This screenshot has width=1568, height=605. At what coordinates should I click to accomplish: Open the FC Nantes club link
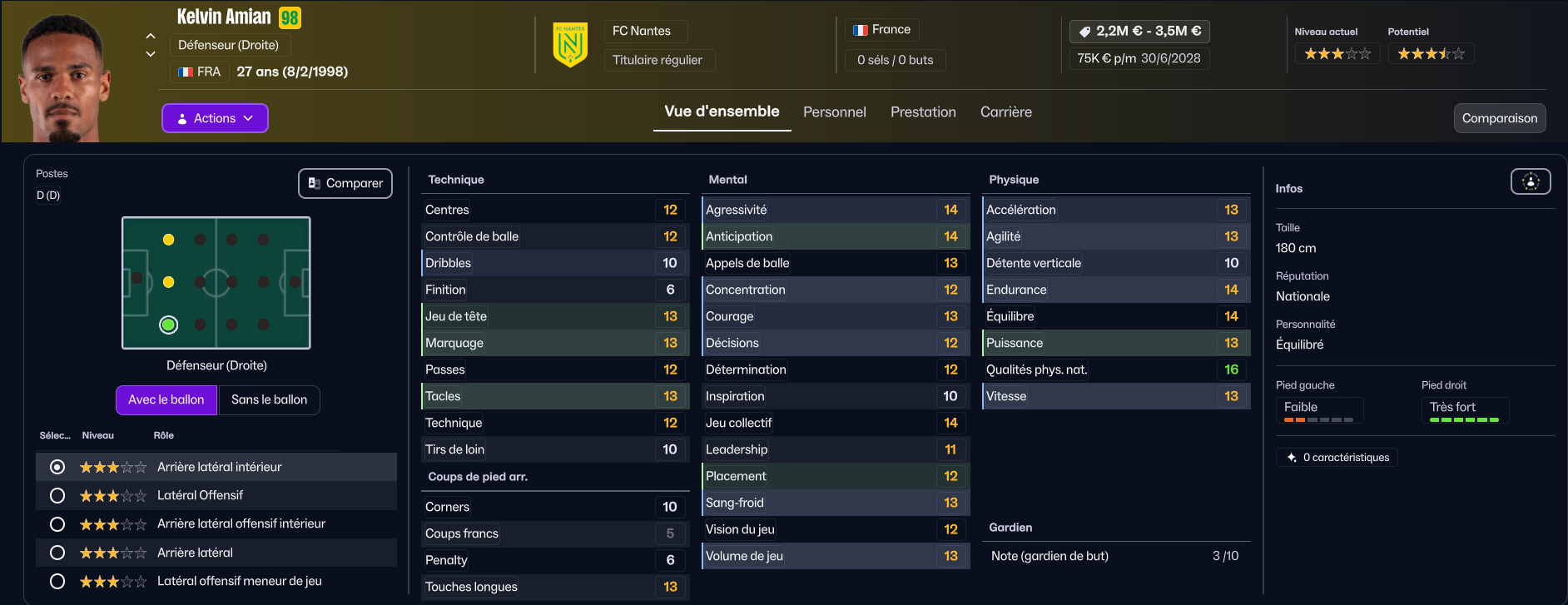pyautogui.click(x=642, y=31)
